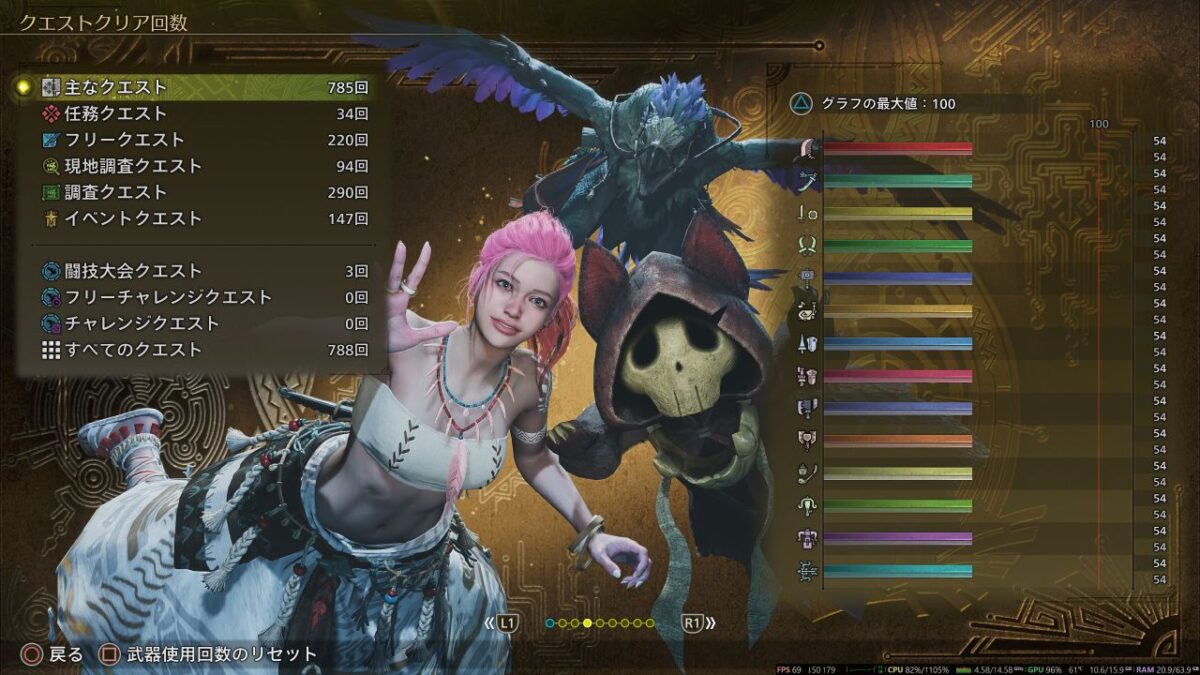Reset weapon usage counts (武器使用回数のリセット)

(x=208, y=655)
